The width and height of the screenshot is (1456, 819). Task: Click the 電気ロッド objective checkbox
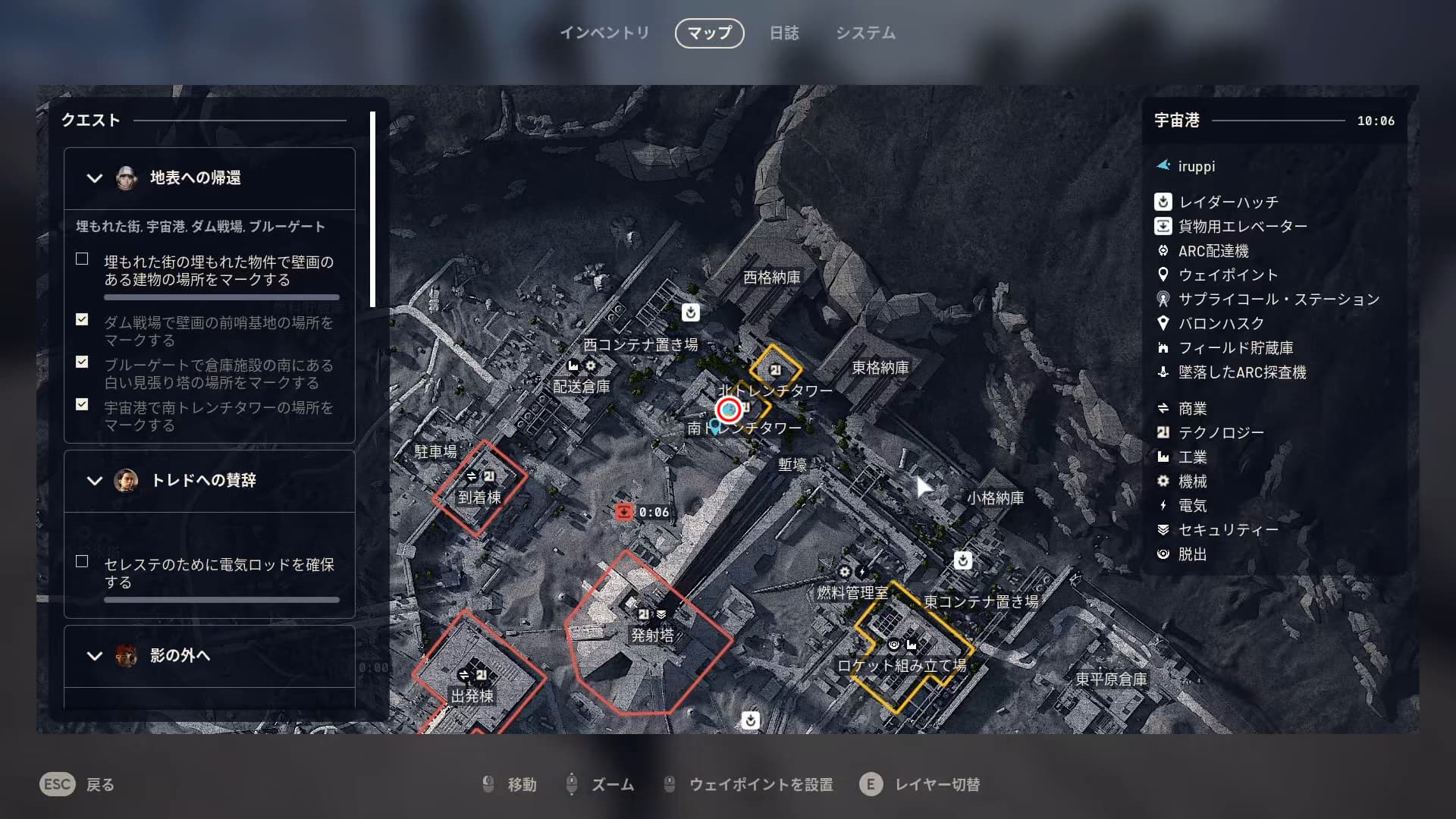82,562
